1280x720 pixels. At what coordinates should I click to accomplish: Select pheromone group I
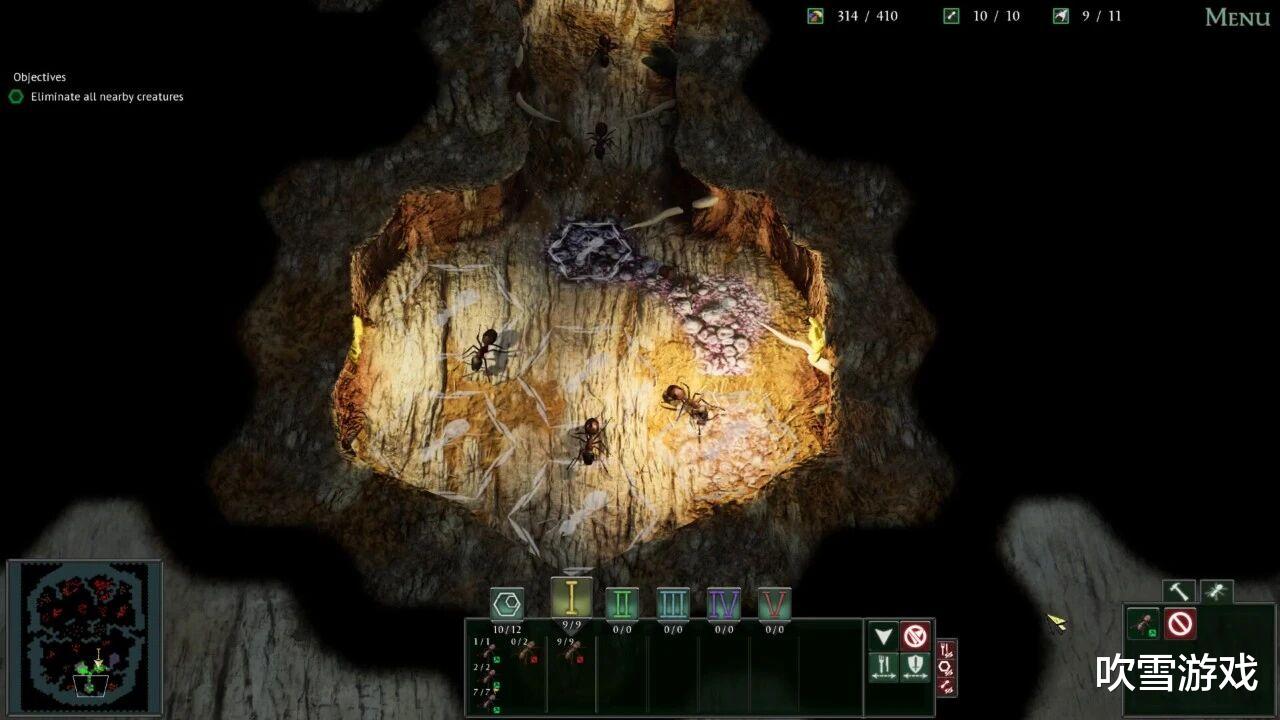(x=571, y=597)
